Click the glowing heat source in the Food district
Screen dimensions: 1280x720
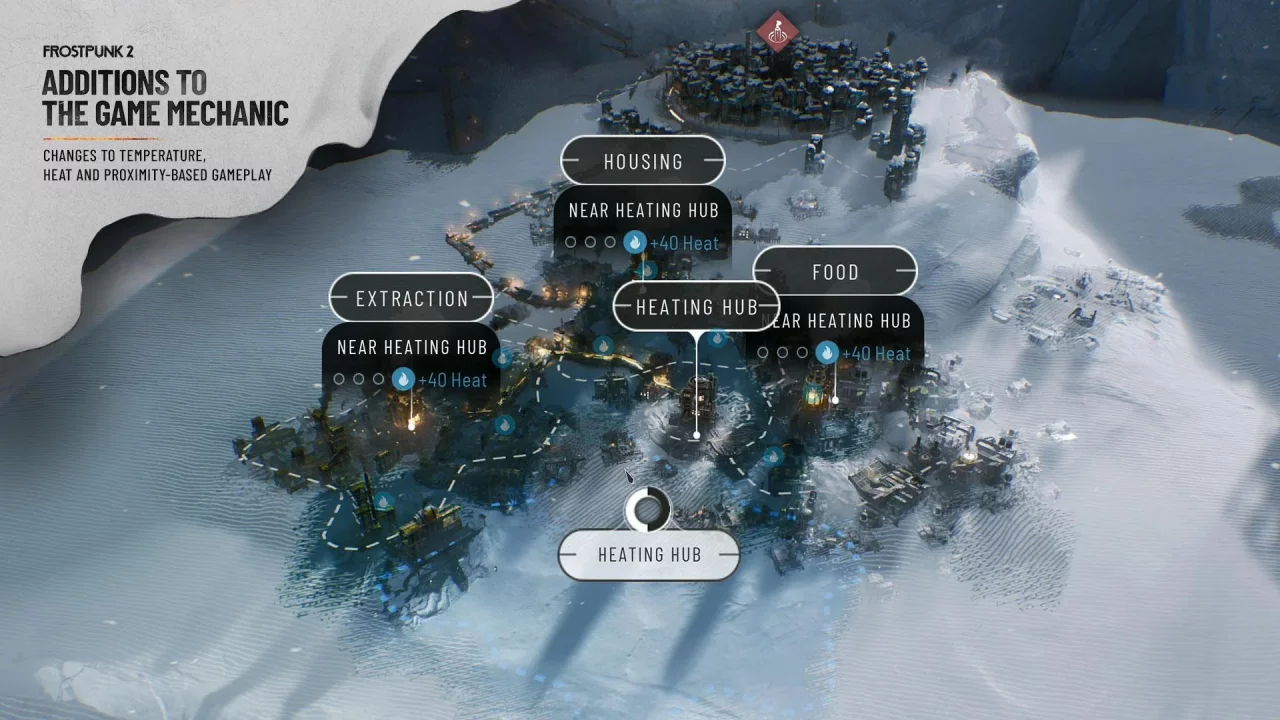click(x=812, y=395)
